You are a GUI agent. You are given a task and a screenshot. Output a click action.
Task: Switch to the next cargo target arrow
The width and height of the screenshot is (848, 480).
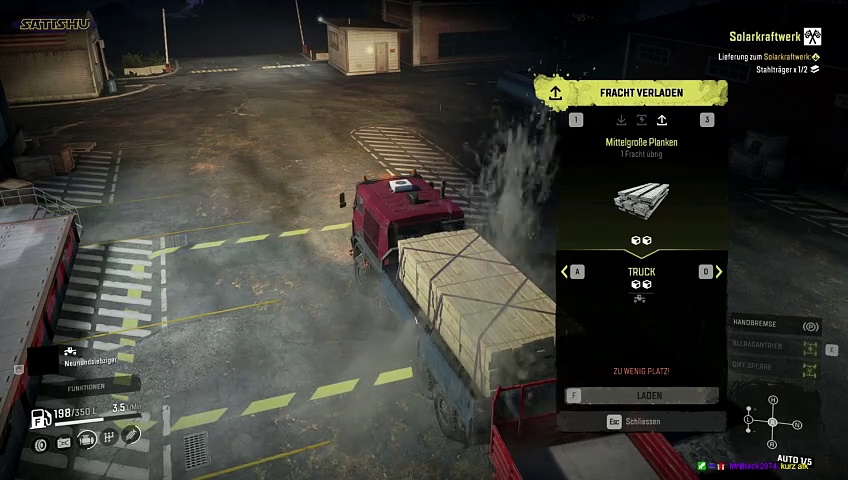[x=718, y=272]
